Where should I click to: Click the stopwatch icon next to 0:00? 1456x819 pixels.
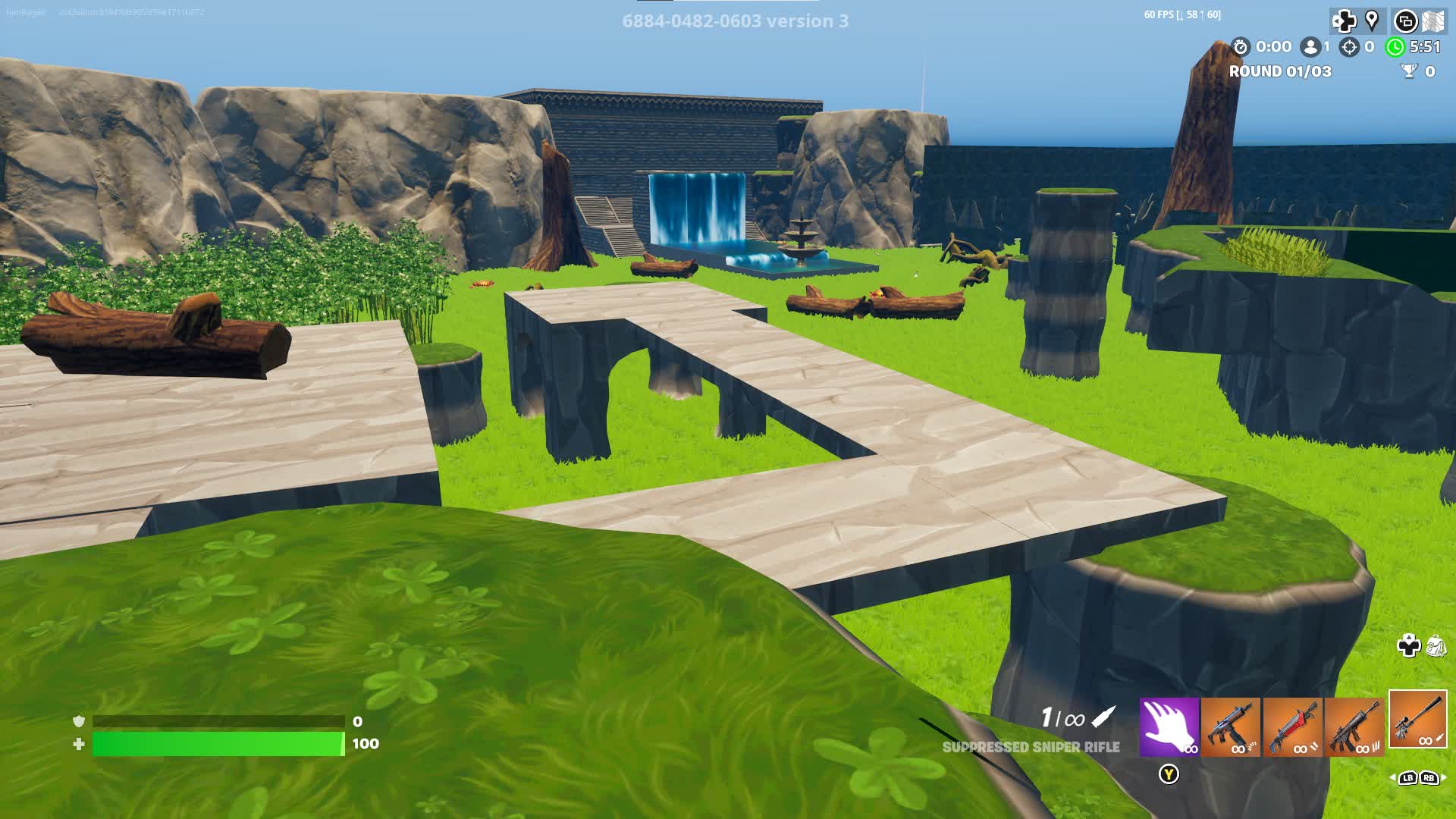coord(1241,47)
